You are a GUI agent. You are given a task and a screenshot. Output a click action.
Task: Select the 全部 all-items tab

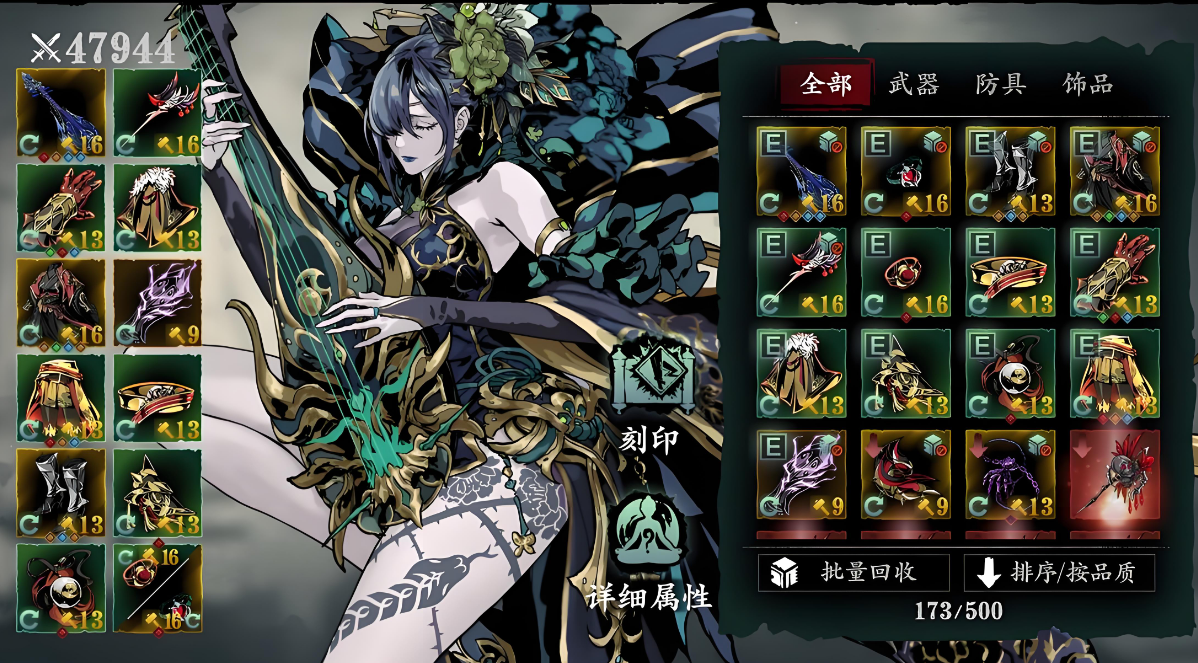tap(826, 84)
